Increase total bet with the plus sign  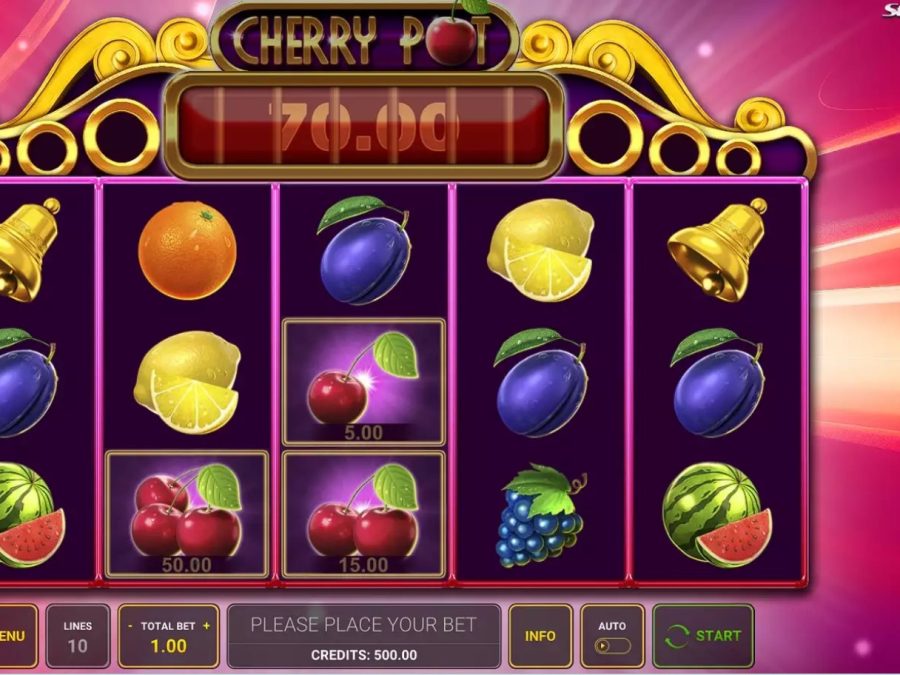point(207,626)
